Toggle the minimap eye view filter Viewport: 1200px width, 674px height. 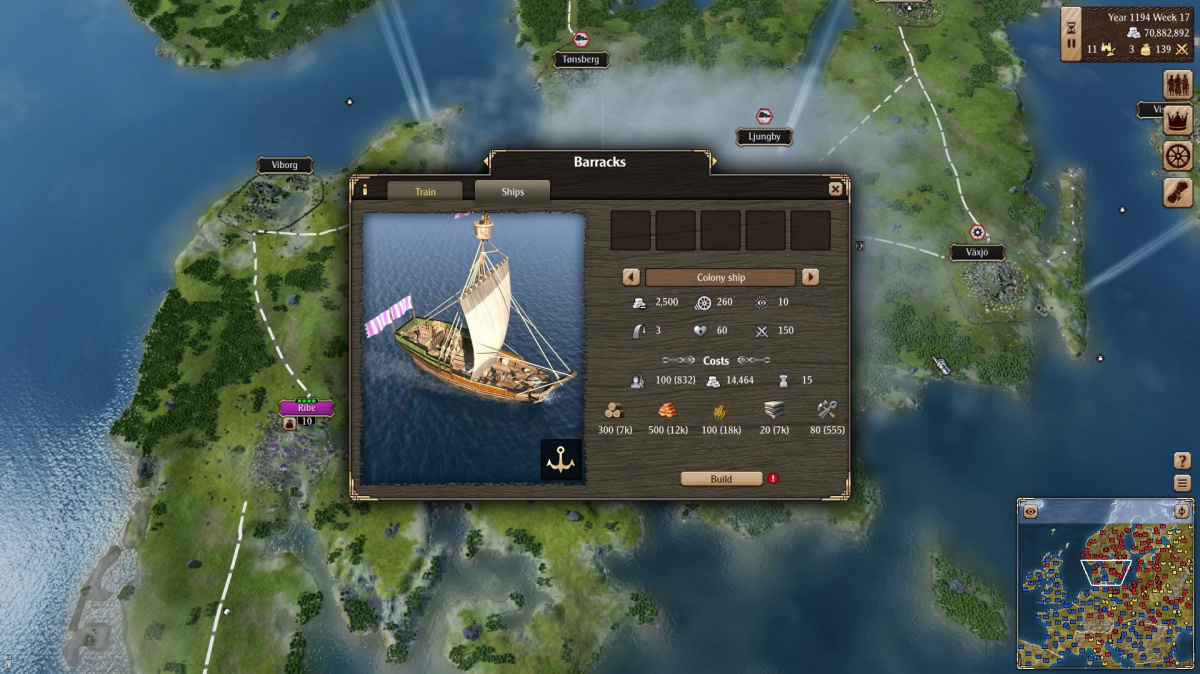pyautogui.click(x=1030, y=511)
